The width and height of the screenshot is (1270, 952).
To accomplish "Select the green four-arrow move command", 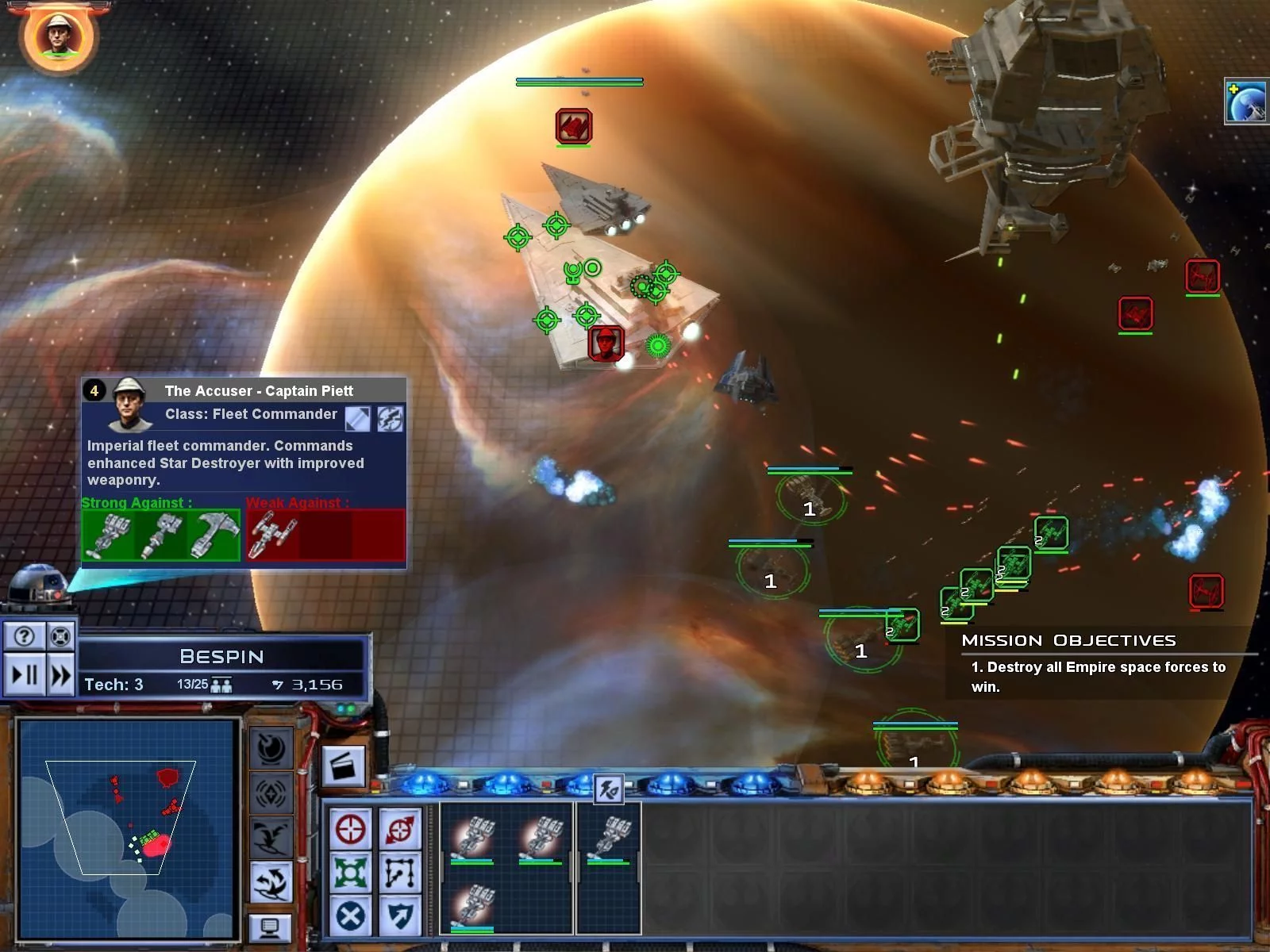I will tap(350, 873).
